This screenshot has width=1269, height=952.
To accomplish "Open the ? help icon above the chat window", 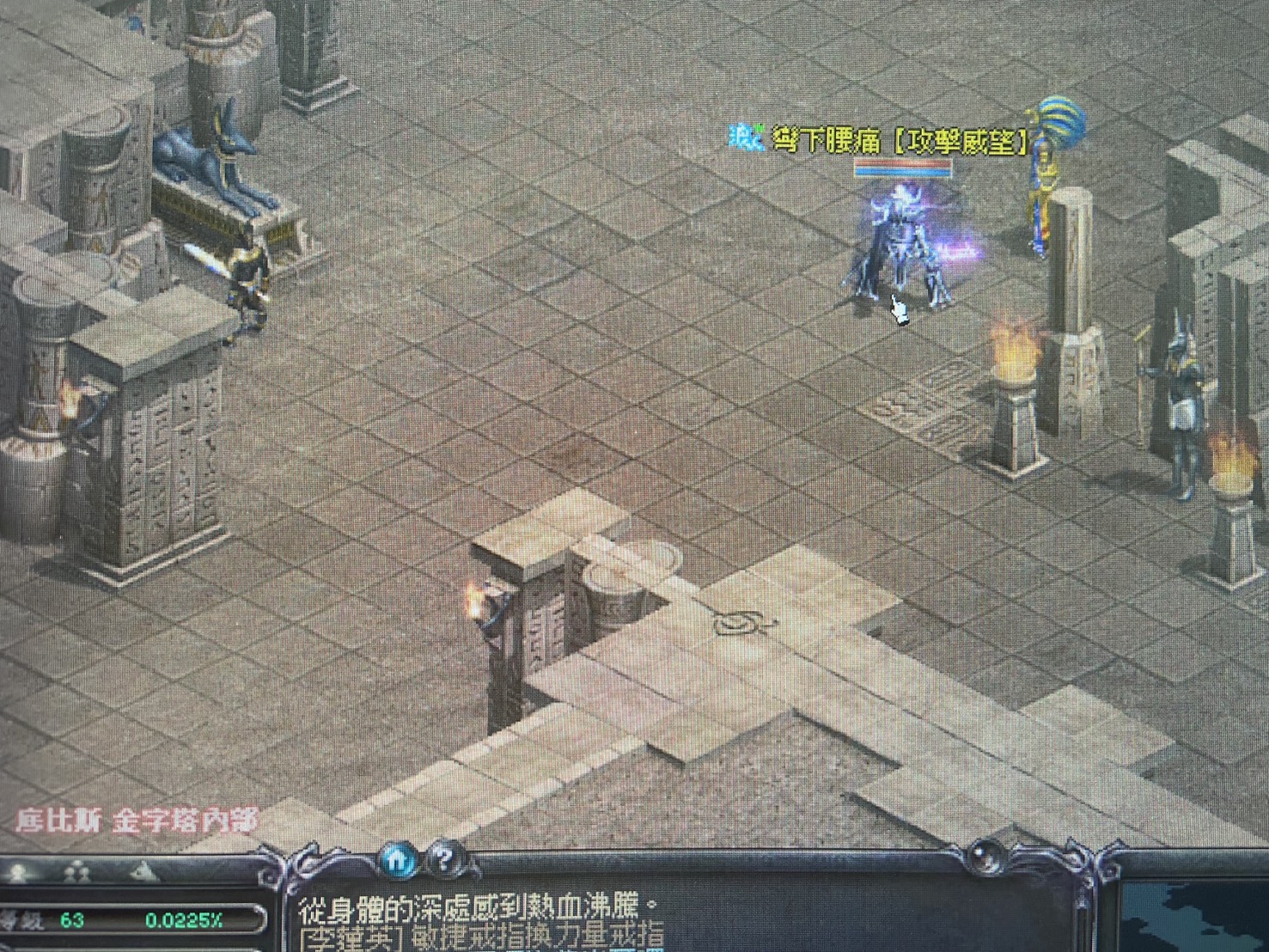I will [x=443, y=862].
